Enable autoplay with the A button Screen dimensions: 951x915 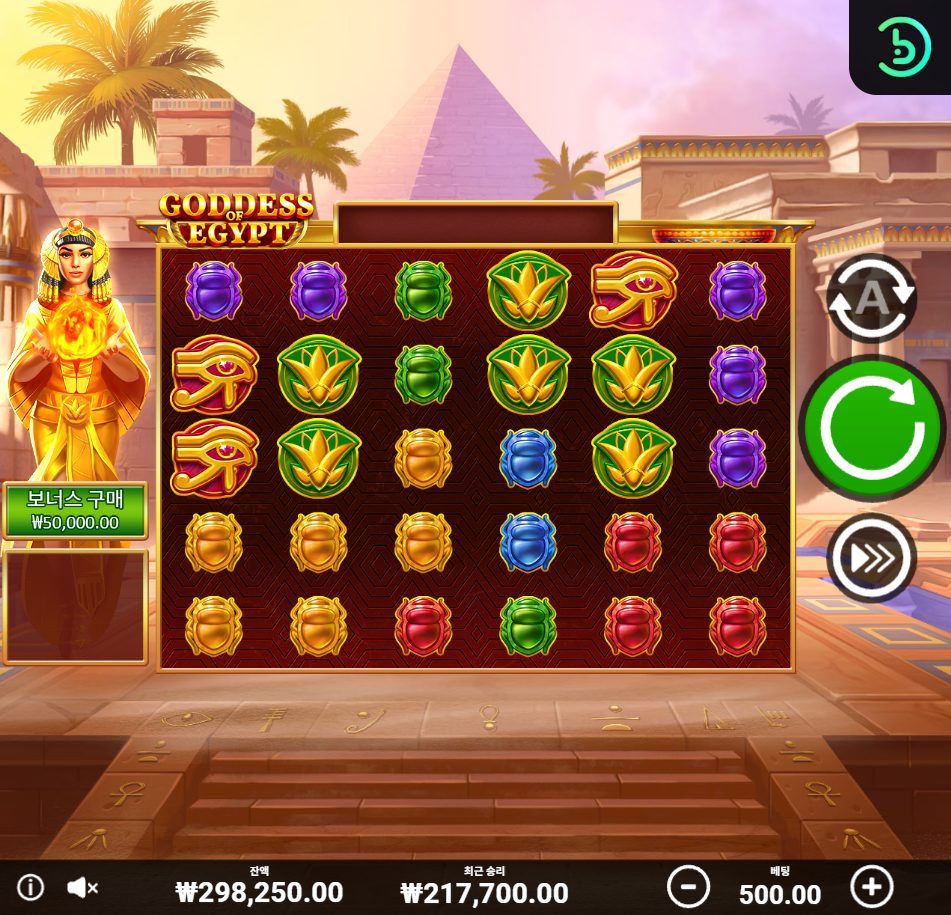pyautogui.click(x=871, y=298)
